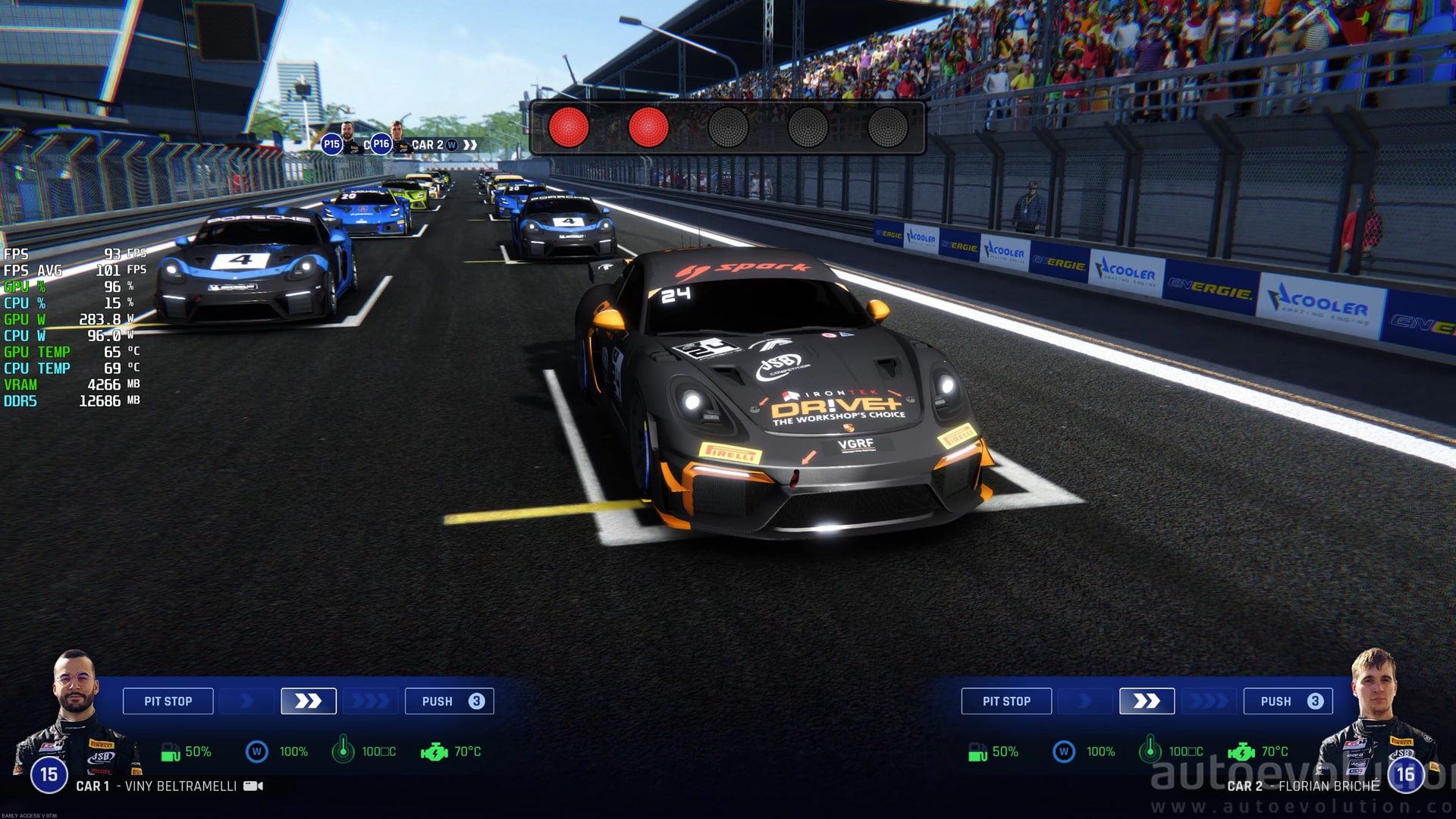Click the P16 Car 2 marker above the grid
1456x819 pixels.
(381, 144)
